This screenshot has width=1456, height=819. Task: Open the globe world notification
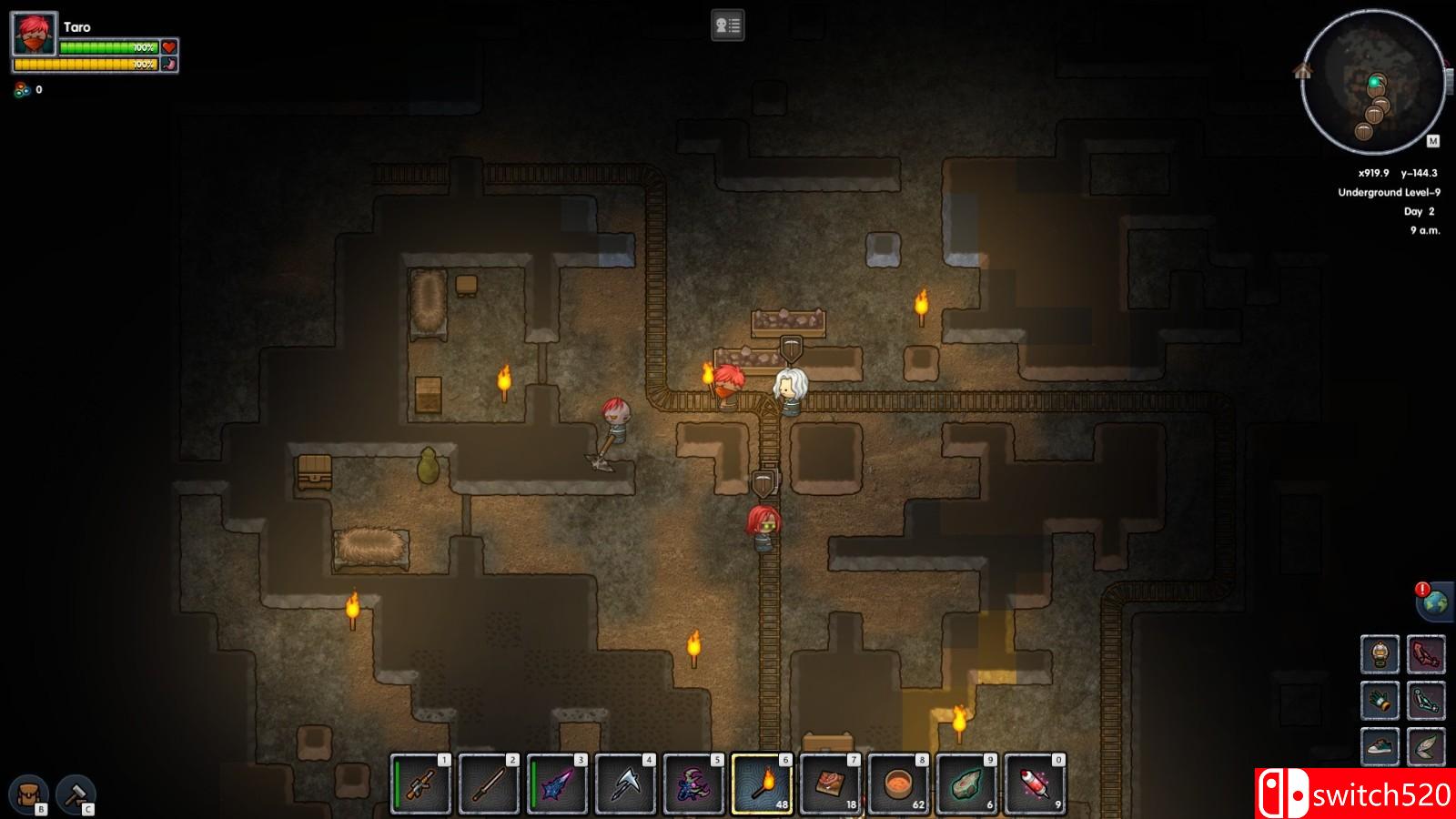click(1435, 602)
